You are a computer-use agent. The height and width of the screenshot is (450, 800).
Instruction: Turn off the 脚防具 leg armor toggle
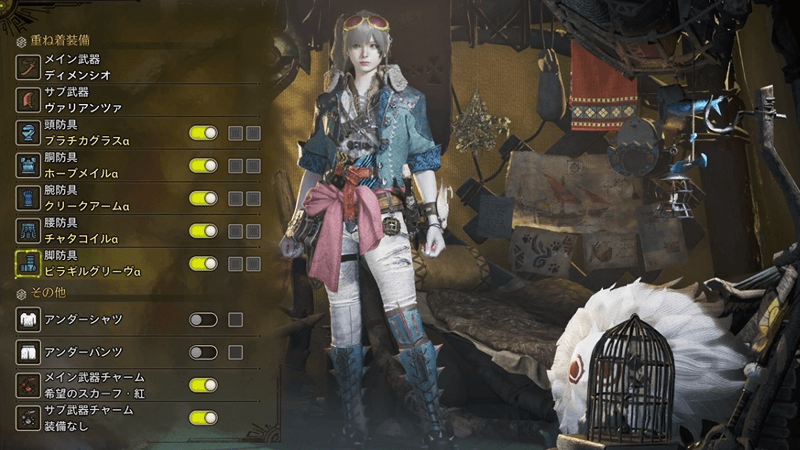pos(203,263)
